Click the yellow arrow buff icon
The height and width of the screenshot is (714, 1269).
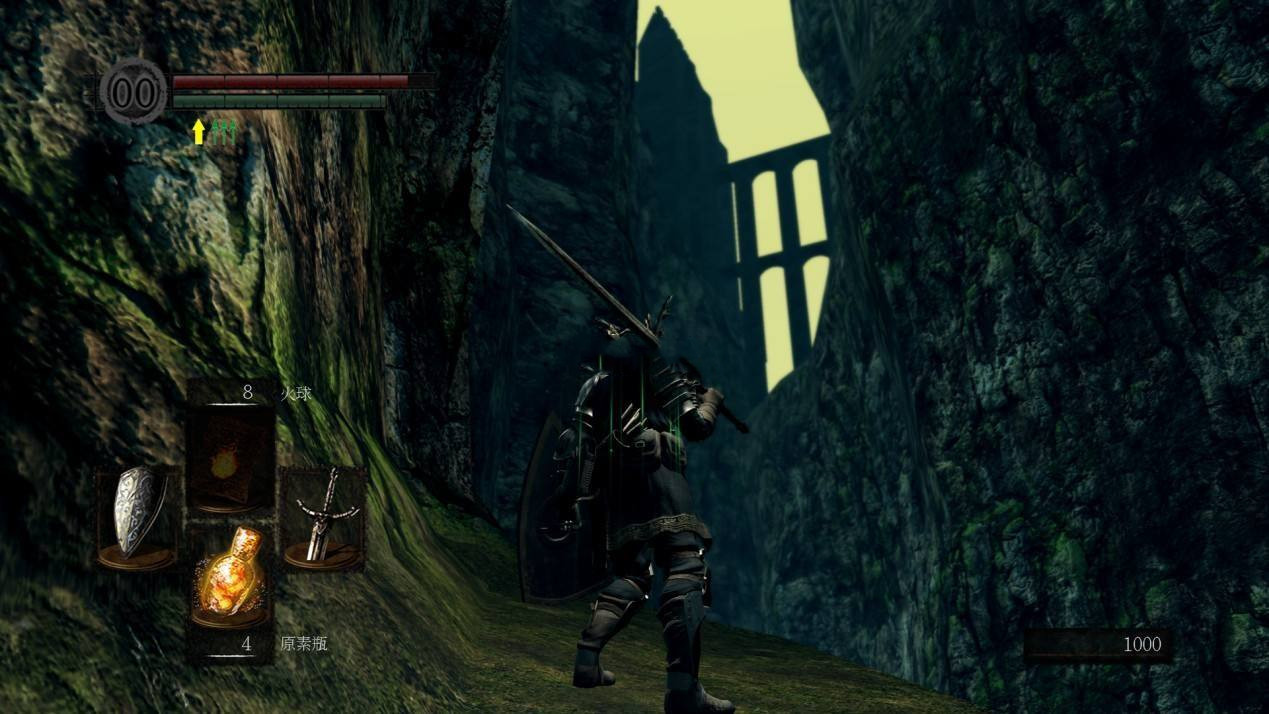(x=198, y=131)
